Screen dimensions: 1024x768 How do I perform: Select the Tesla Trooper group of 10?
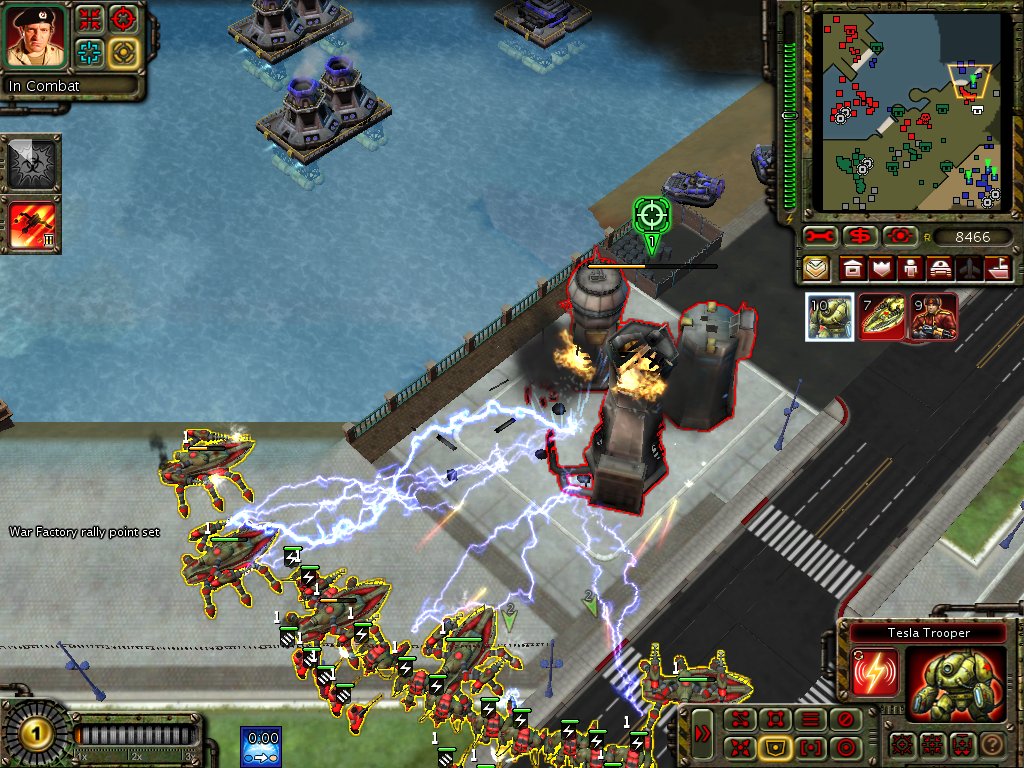click(x=830, y=317)
